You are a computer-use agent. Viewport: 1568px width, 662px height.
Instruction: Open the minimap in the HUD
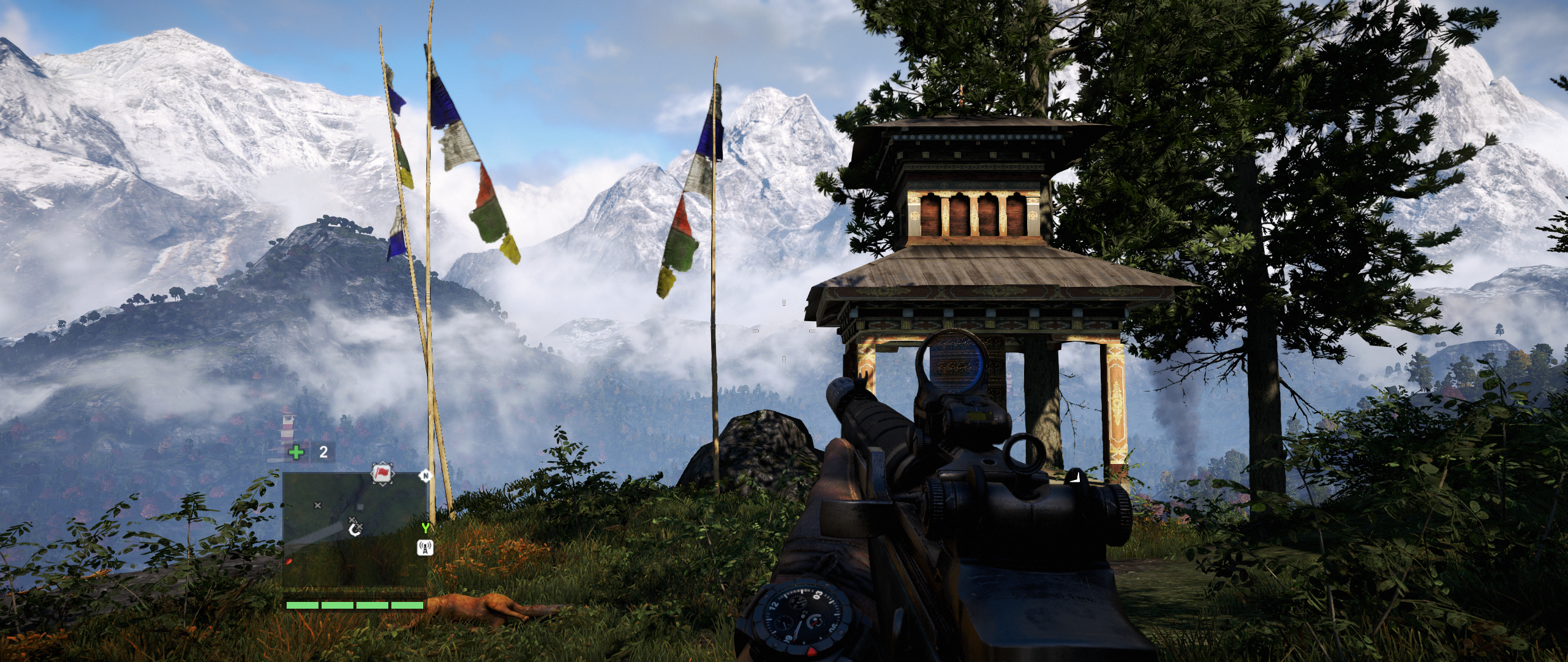[355, 531]
